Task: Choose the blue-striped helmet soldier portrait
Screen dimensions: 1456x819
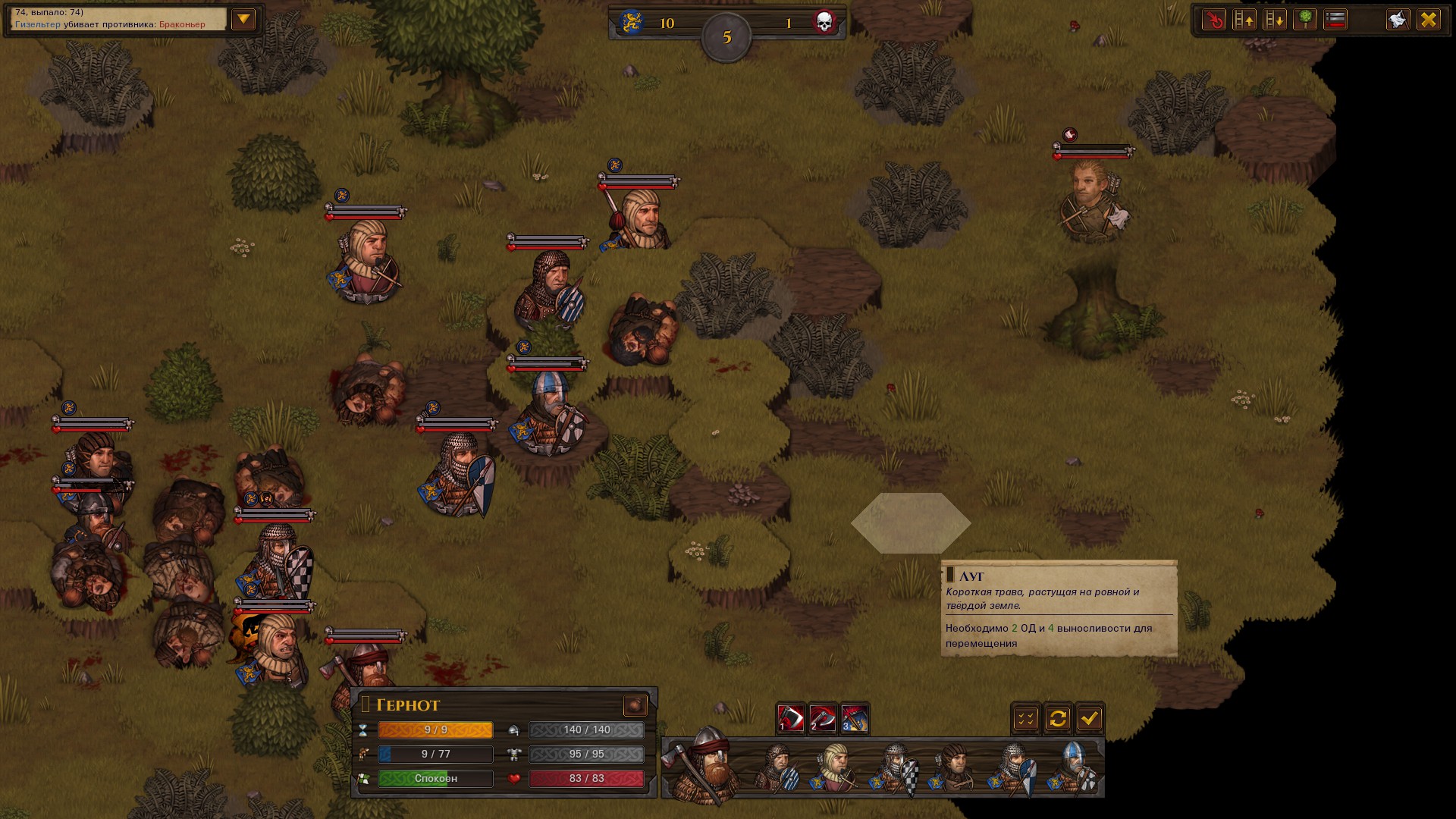Action: (x=1074, y=767)
